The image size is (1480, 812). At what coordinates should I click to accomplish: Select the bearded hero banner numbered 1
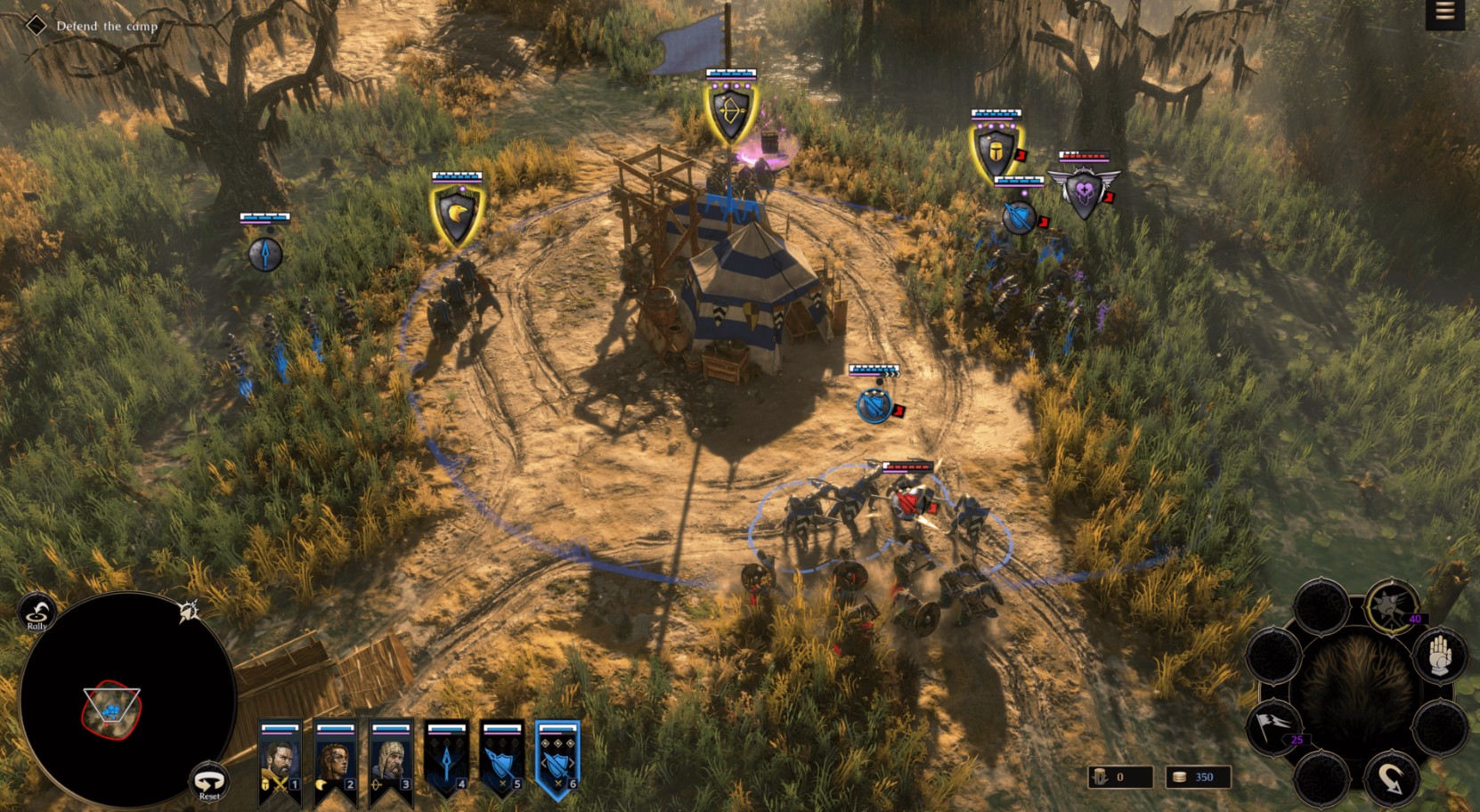pyautogui.click(x=280, y=763)
